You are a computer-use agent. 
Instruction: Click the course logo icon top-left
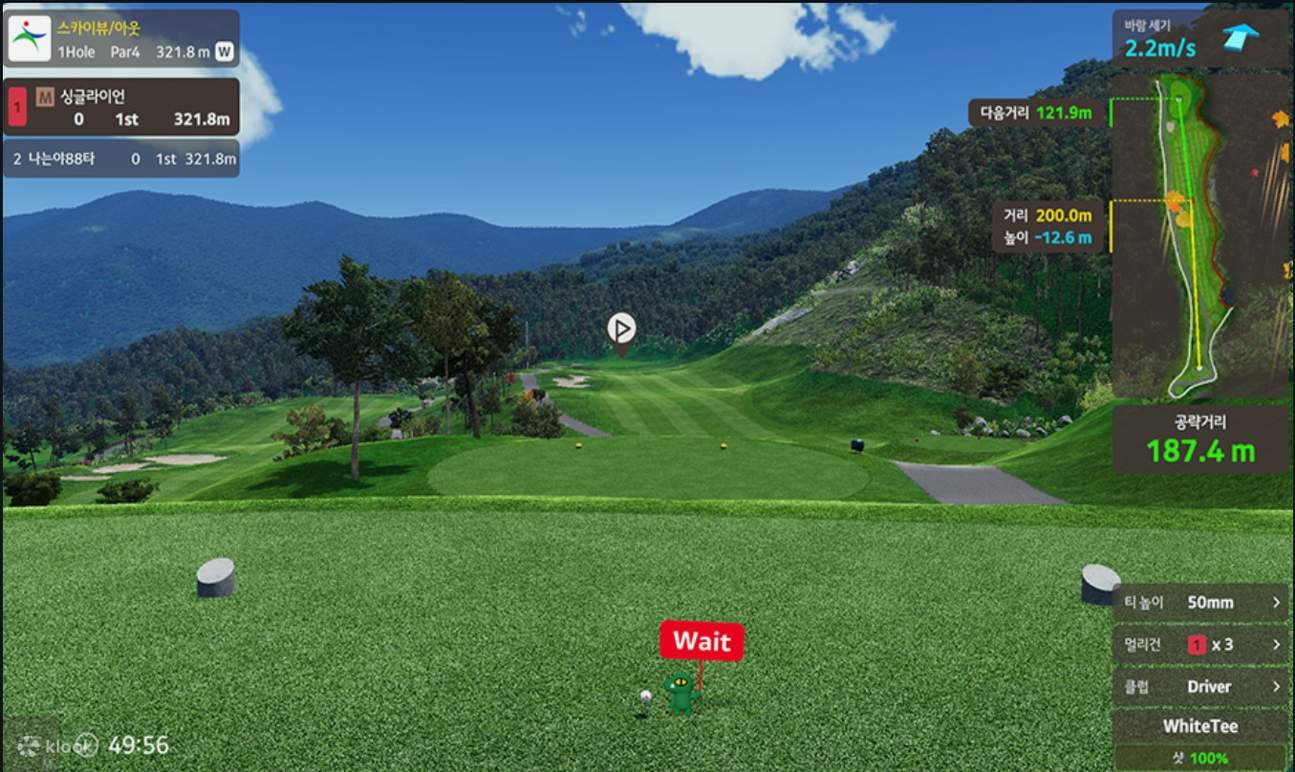30,37
